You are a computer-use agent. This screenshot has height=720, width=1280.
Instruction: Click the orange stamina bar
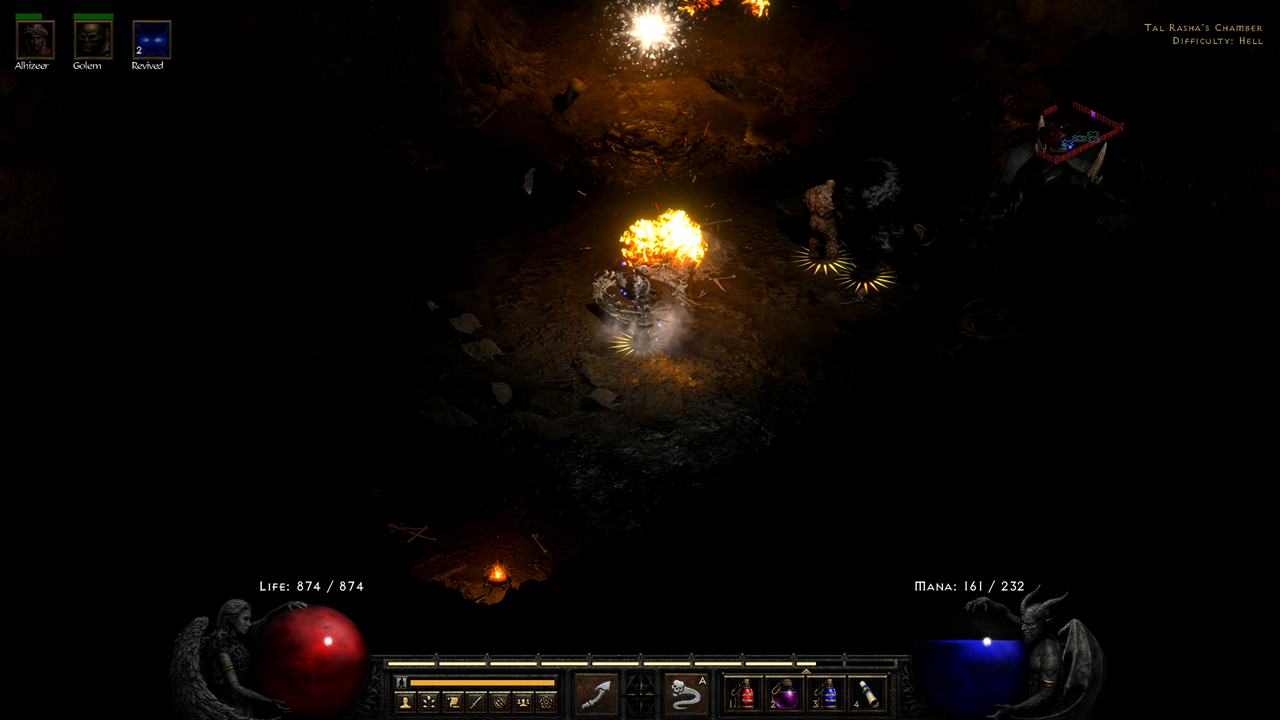(482, 681)
